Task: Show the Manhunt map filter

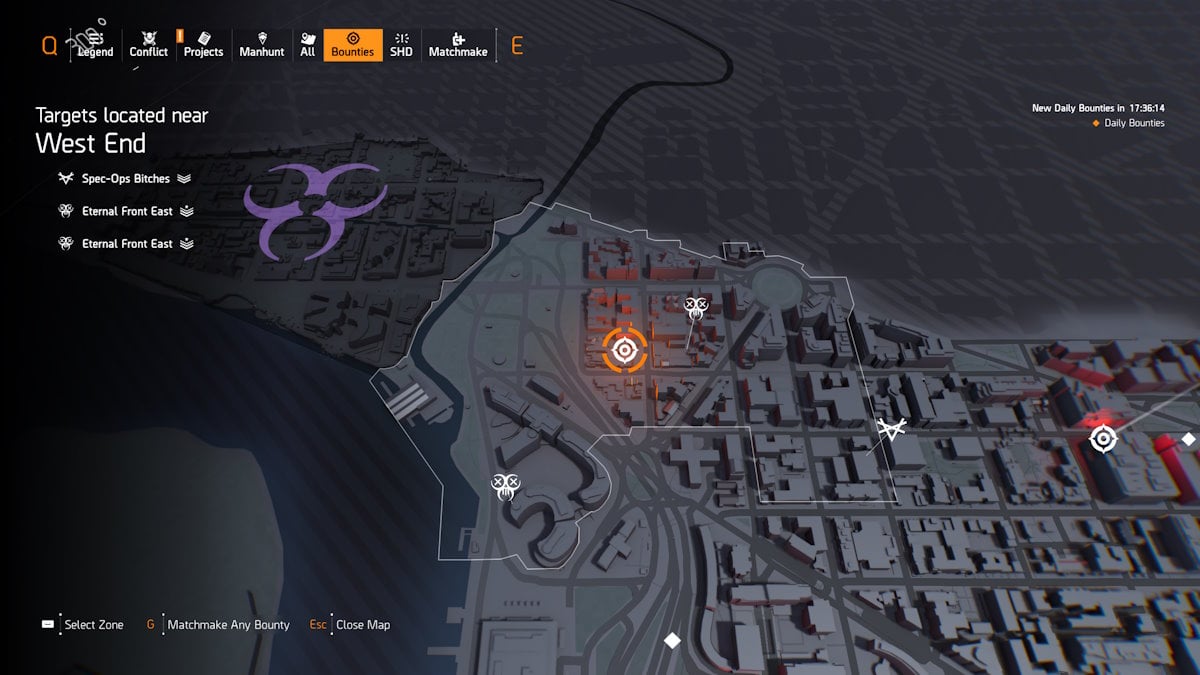Action: pyautogui.click(x=262, y=45)
